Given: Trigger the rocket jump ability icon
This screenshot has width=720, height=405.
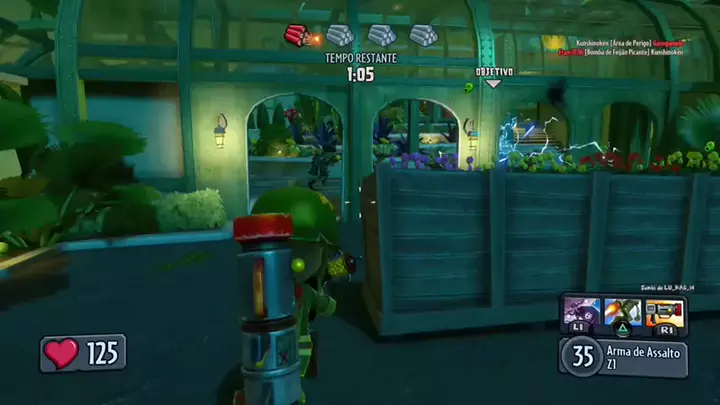Looking at the screenshot, I should point(623,311).
